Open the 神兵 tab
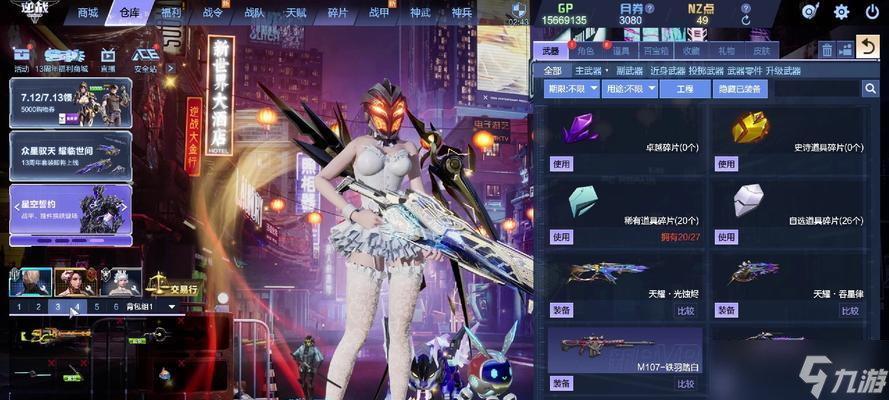 [461, 13]
